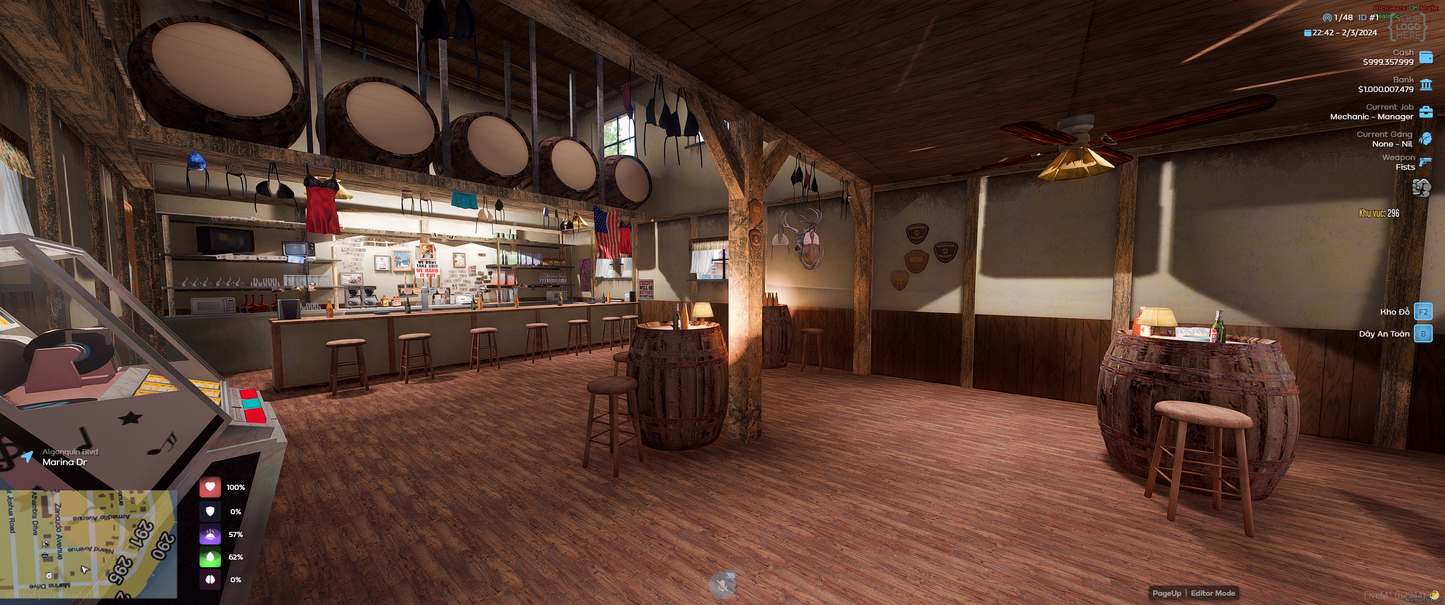The image size is (1445, 605).
Task: Toggle the muted microphone voice icon
Action: point(722,586)
